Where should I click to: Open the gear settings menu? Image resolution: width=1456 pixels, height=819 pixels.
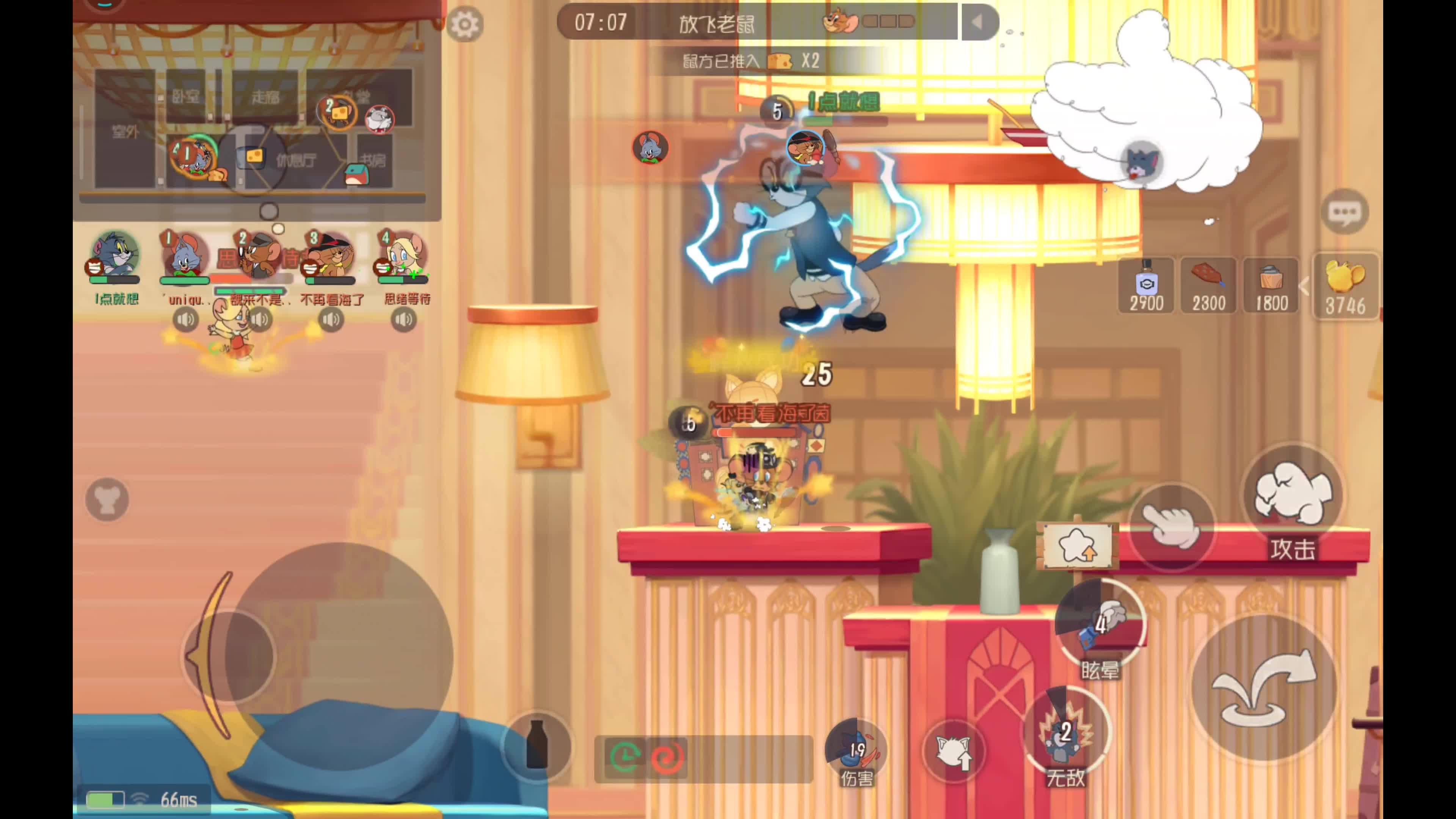click(x=464, y=24)
